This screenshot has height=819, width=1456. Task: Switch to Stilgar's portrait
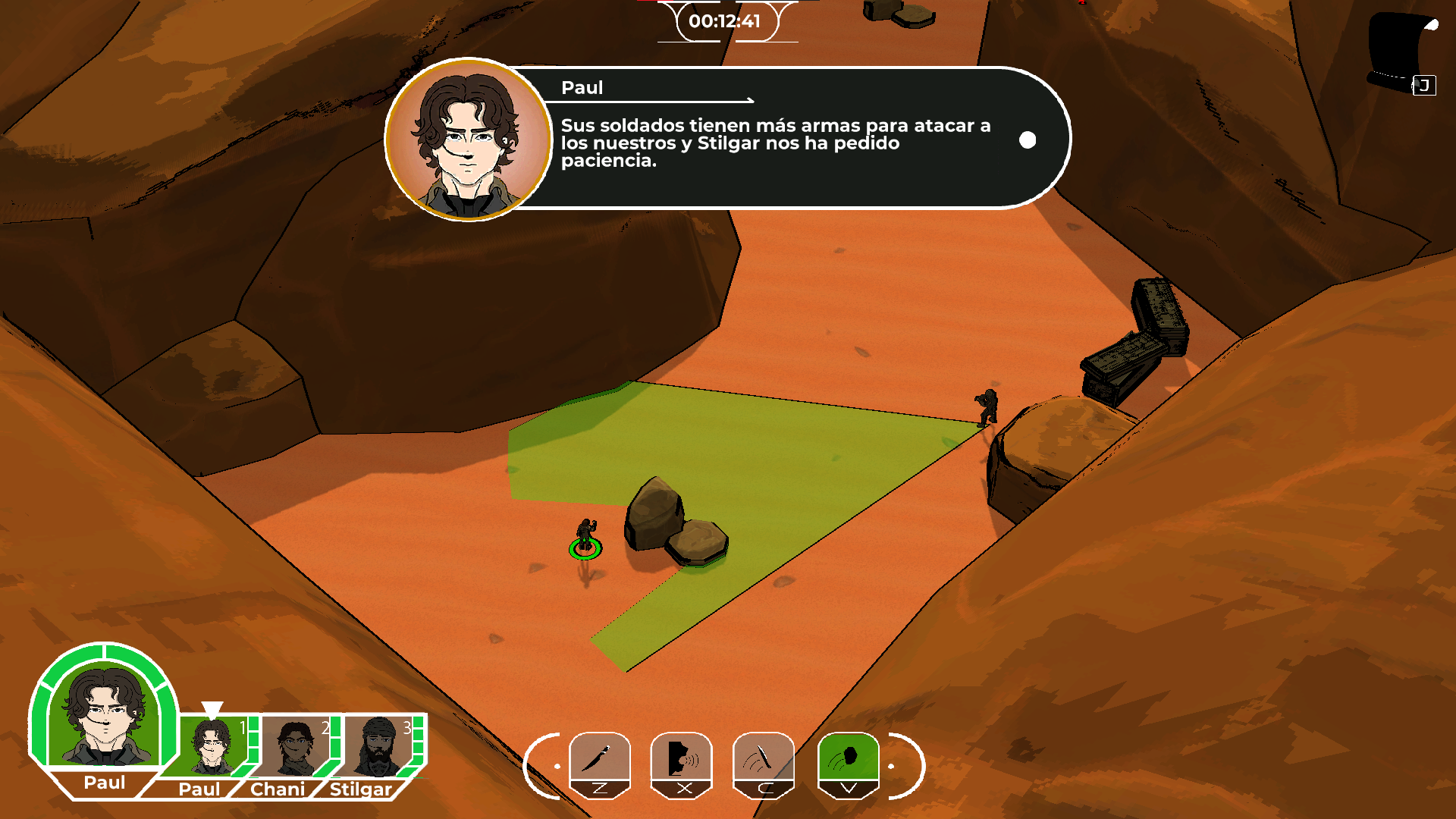(x=378, y=748)
